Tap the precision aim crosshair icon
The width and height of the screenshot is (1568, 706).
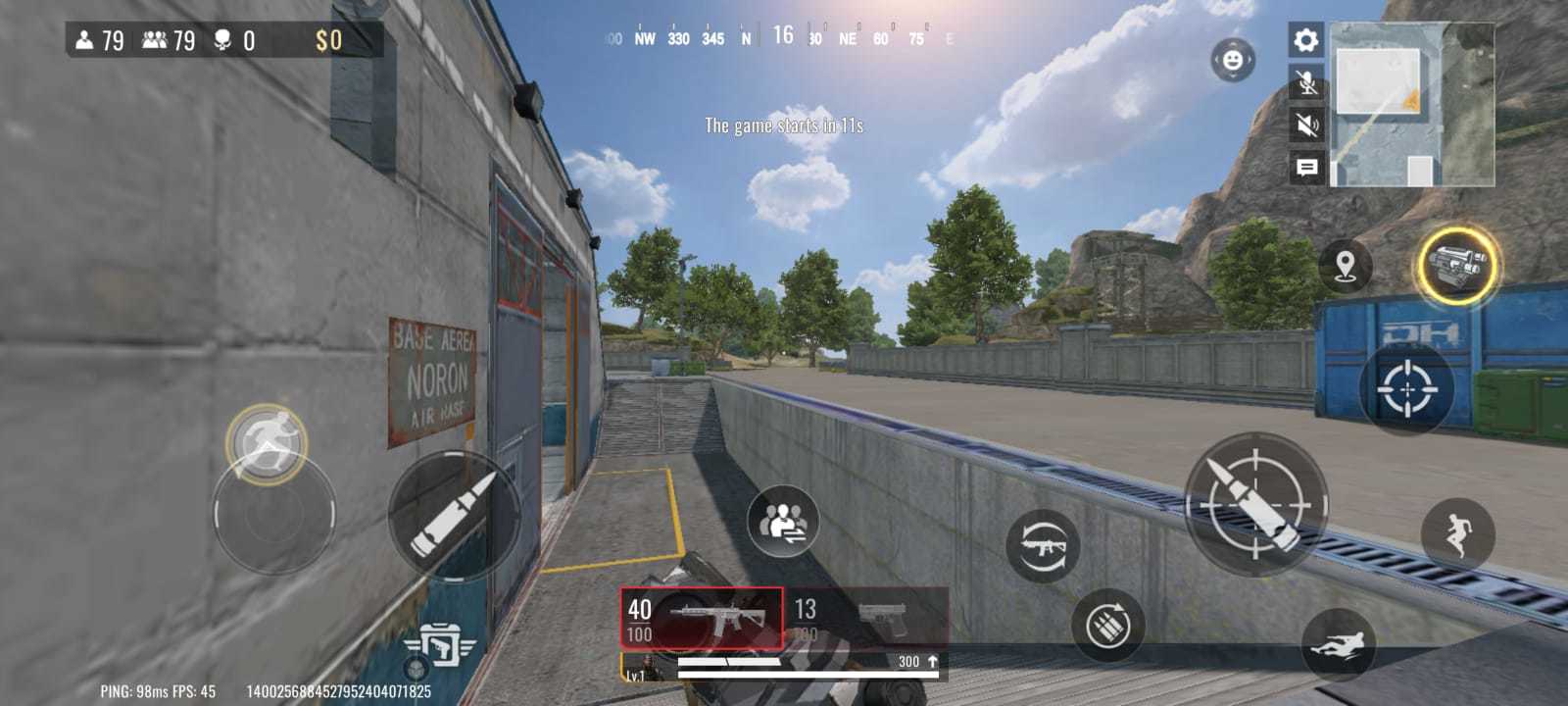click(1408, 387)
